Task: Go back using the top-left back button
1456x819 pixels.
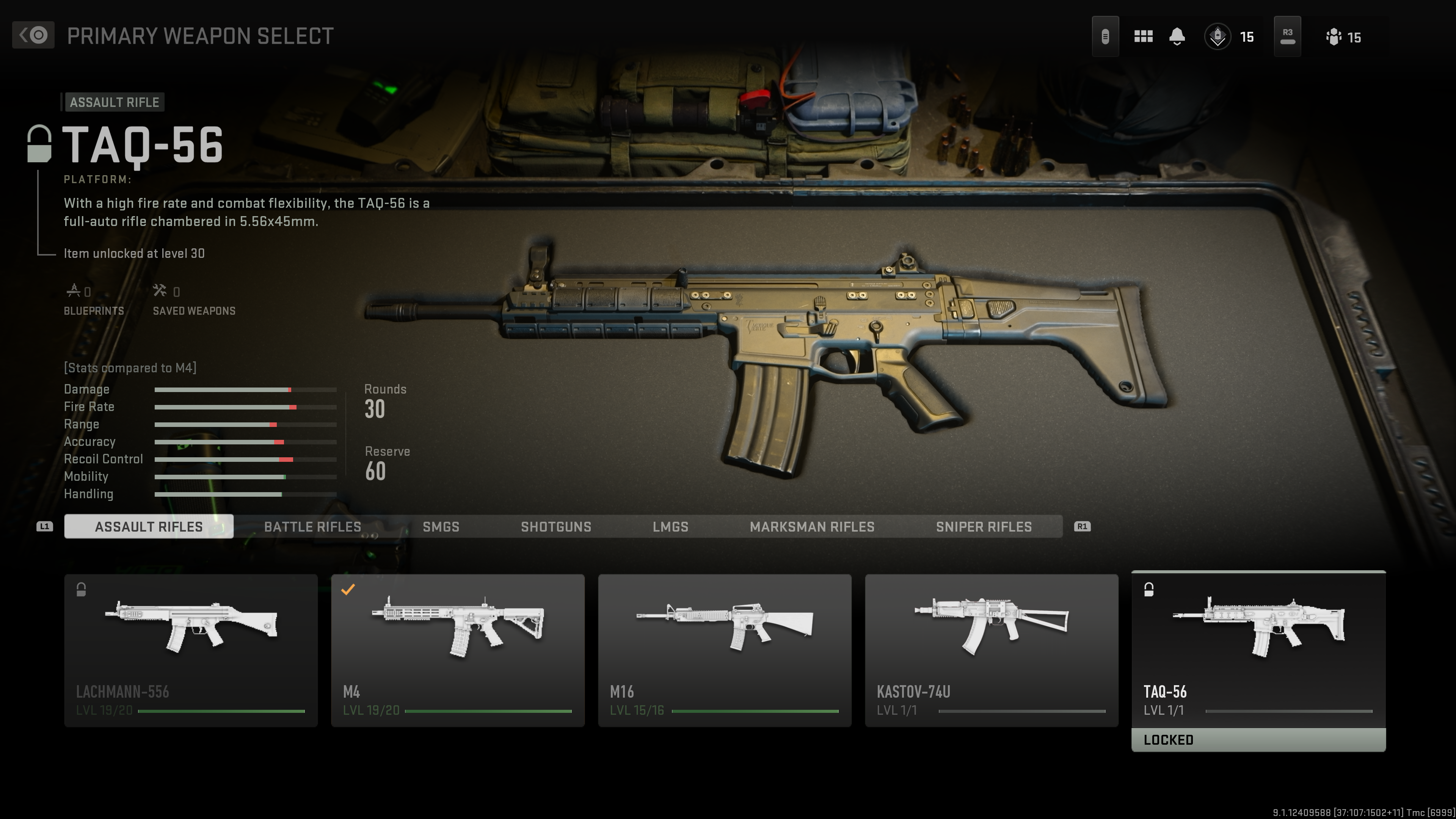Action: pos(33,35)
